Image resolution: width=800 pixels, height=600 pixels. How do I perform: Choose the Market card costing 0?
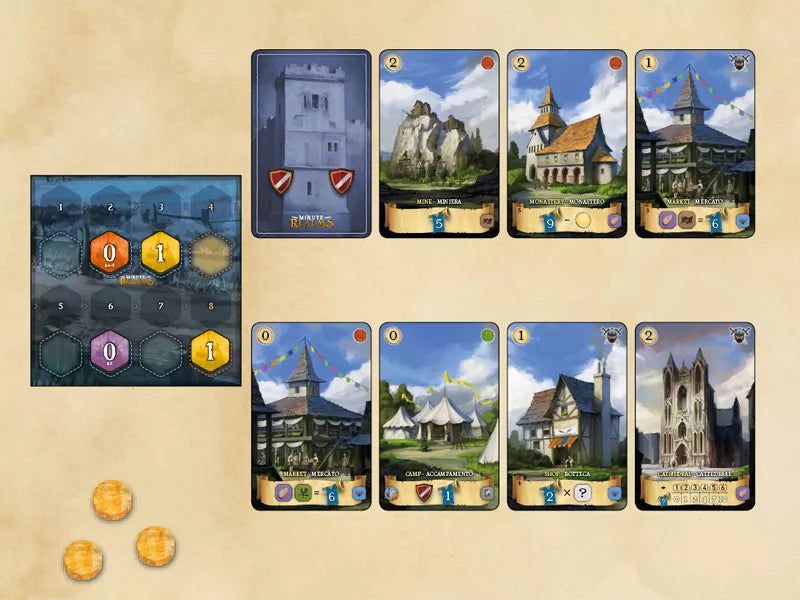tap(311, 416)
